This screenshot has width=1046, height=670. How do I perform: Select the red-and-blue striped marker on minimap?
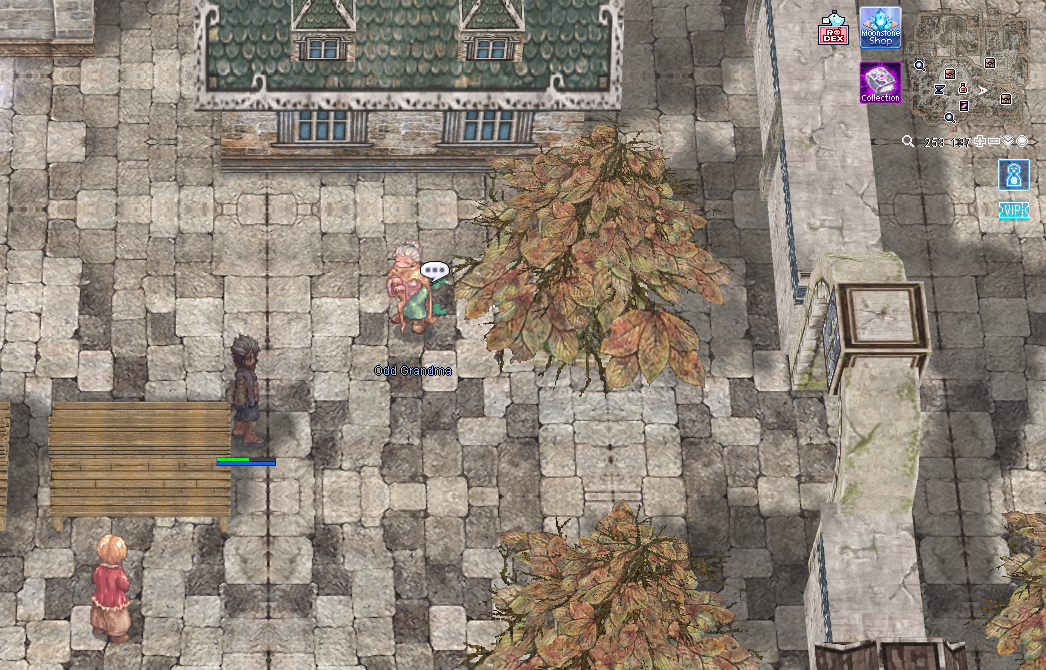point(964,105)
